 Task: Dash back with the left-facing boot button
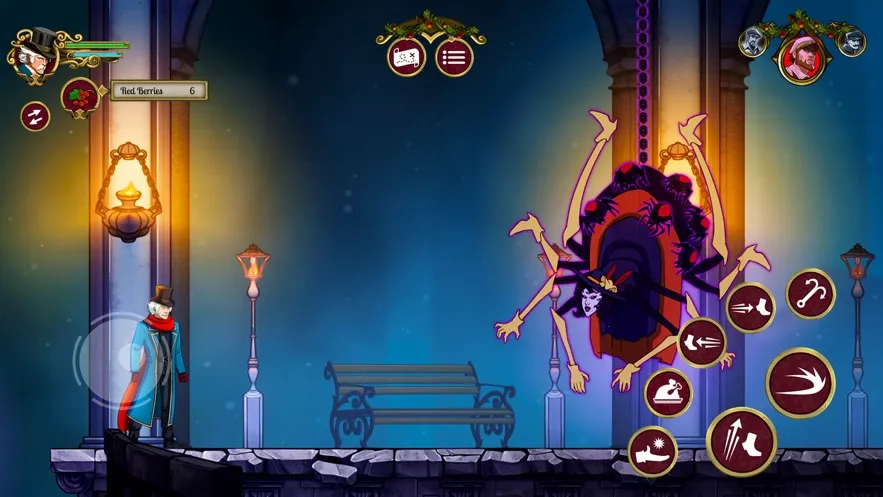click(701, 342)
